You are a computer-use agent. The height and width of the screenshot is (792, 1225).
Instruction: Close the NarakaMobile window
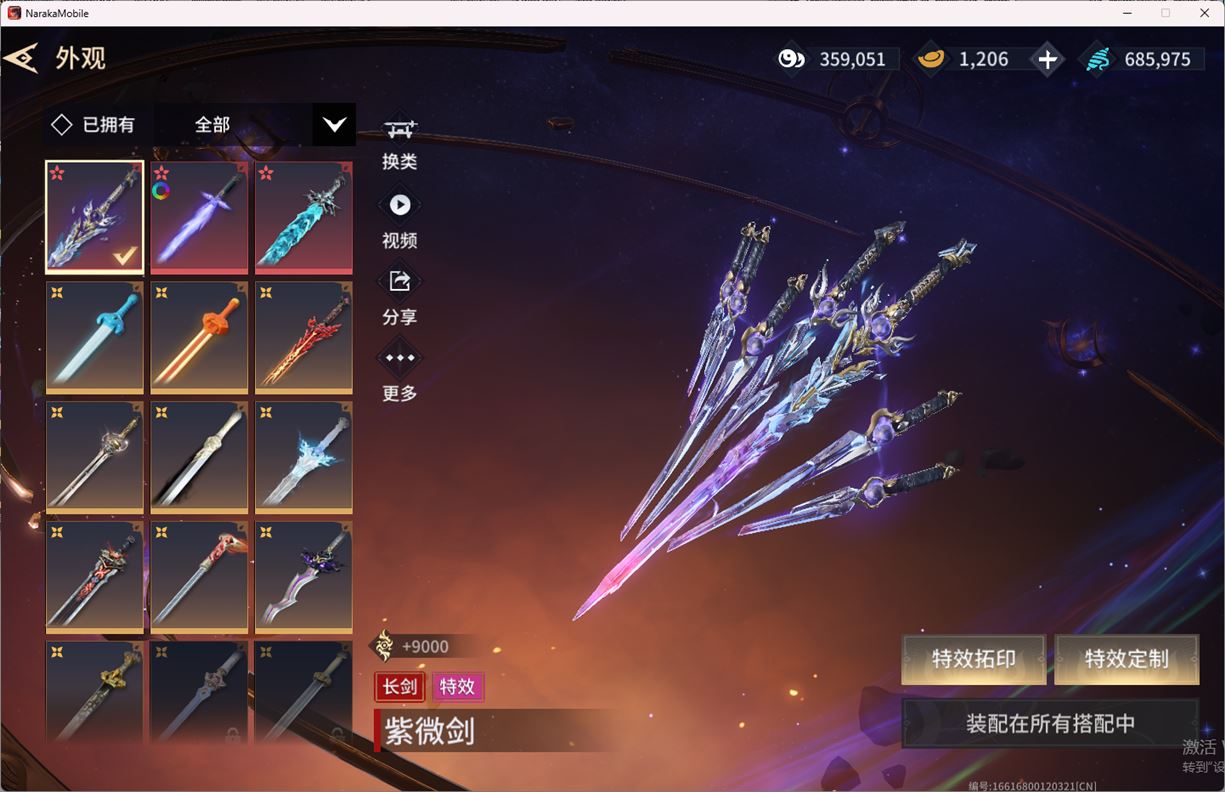pos(1204,13)
